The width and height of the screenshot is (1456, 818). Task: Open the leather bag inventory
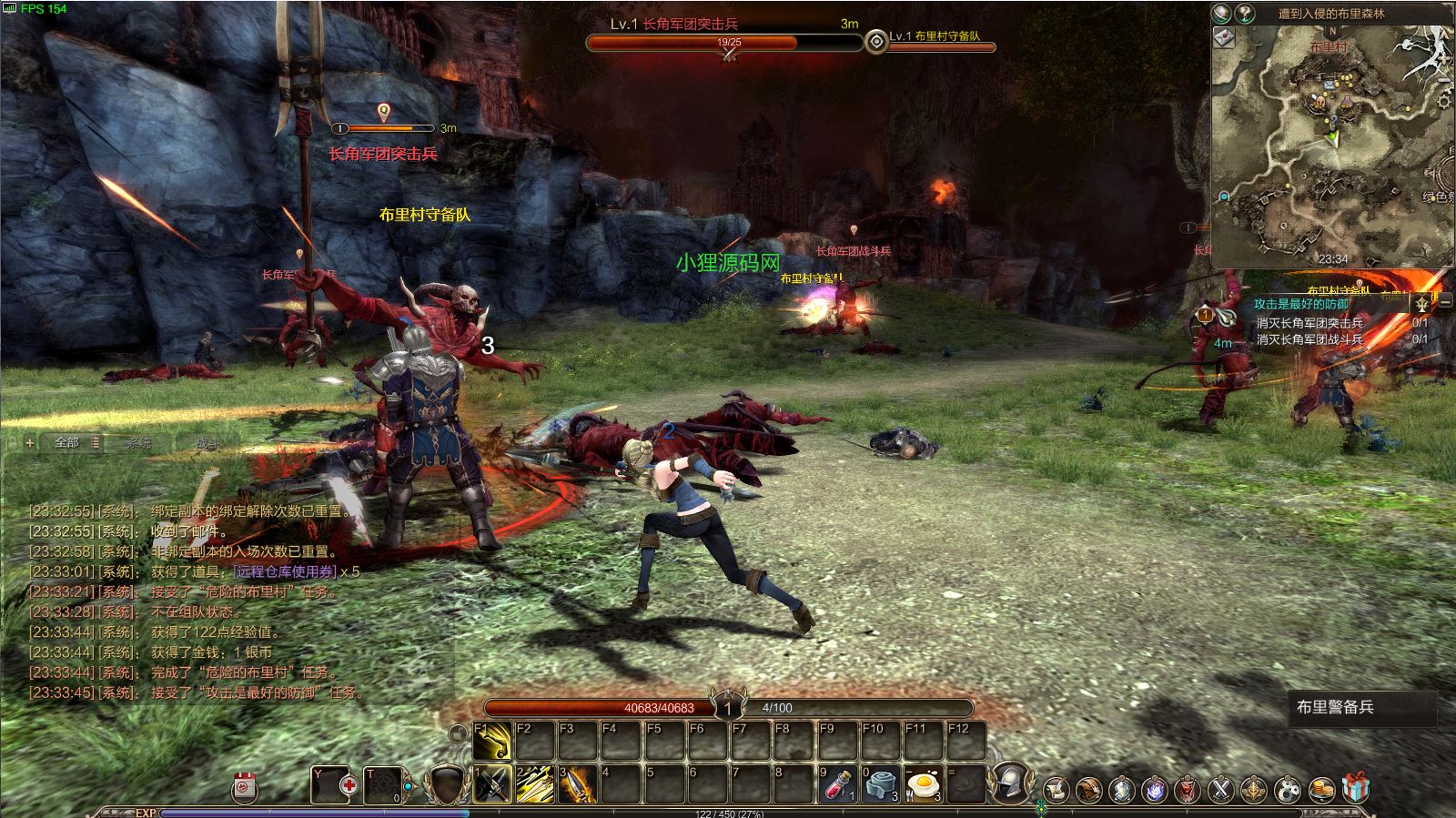click(1089, 789)
